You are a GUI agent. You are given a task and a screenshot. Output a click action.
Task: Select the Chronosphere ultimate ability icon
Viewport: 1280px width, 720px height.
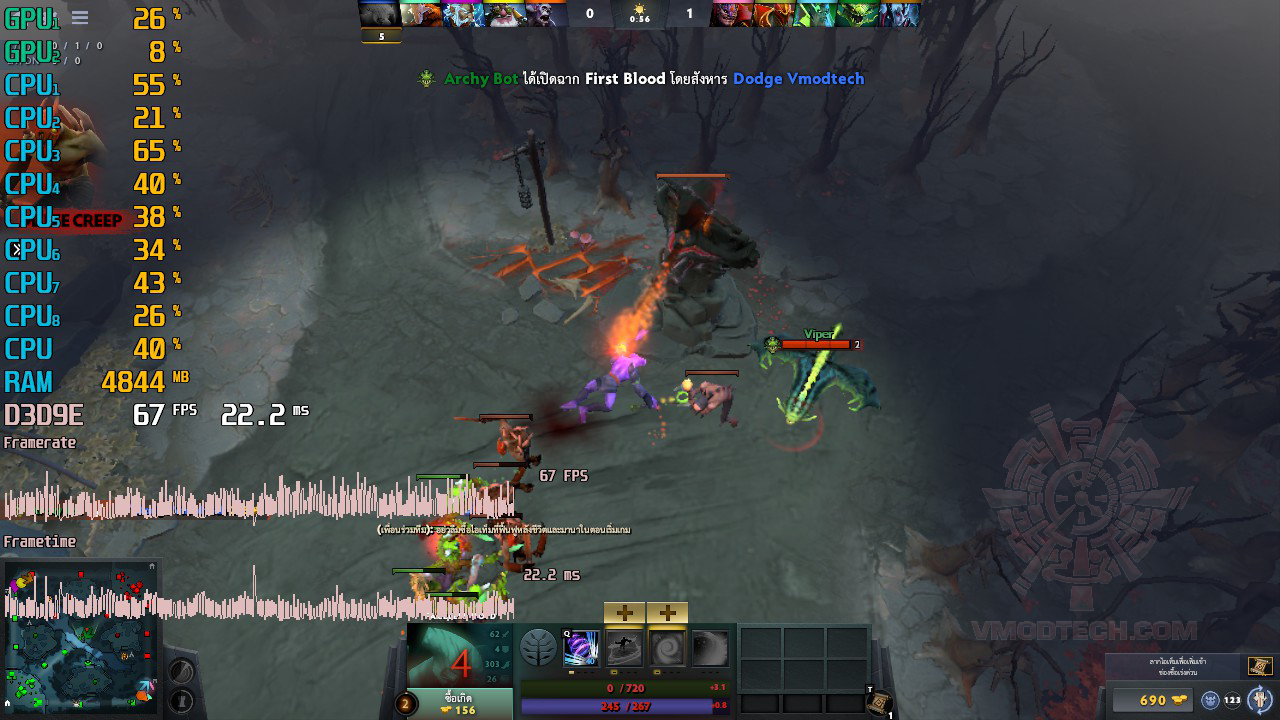click(x=710, y=648)
